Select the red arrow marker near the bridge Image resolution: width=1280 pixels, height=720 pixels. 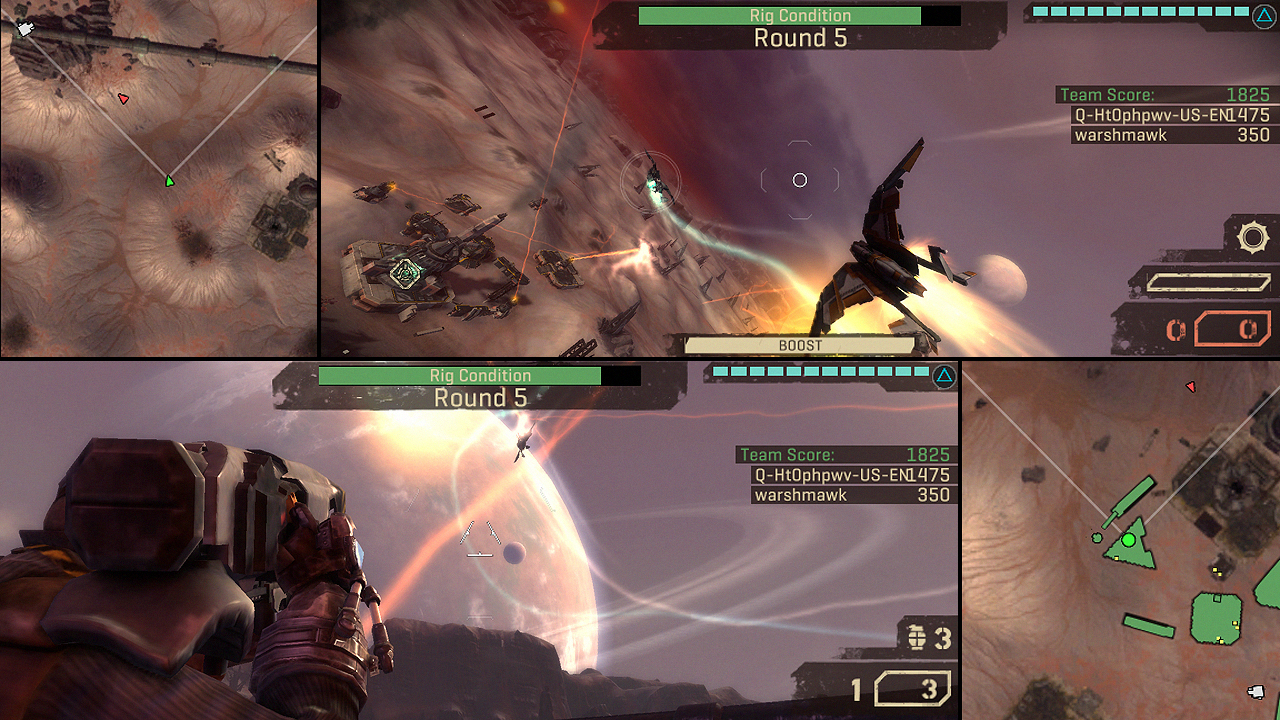click(x=123, y=98)
